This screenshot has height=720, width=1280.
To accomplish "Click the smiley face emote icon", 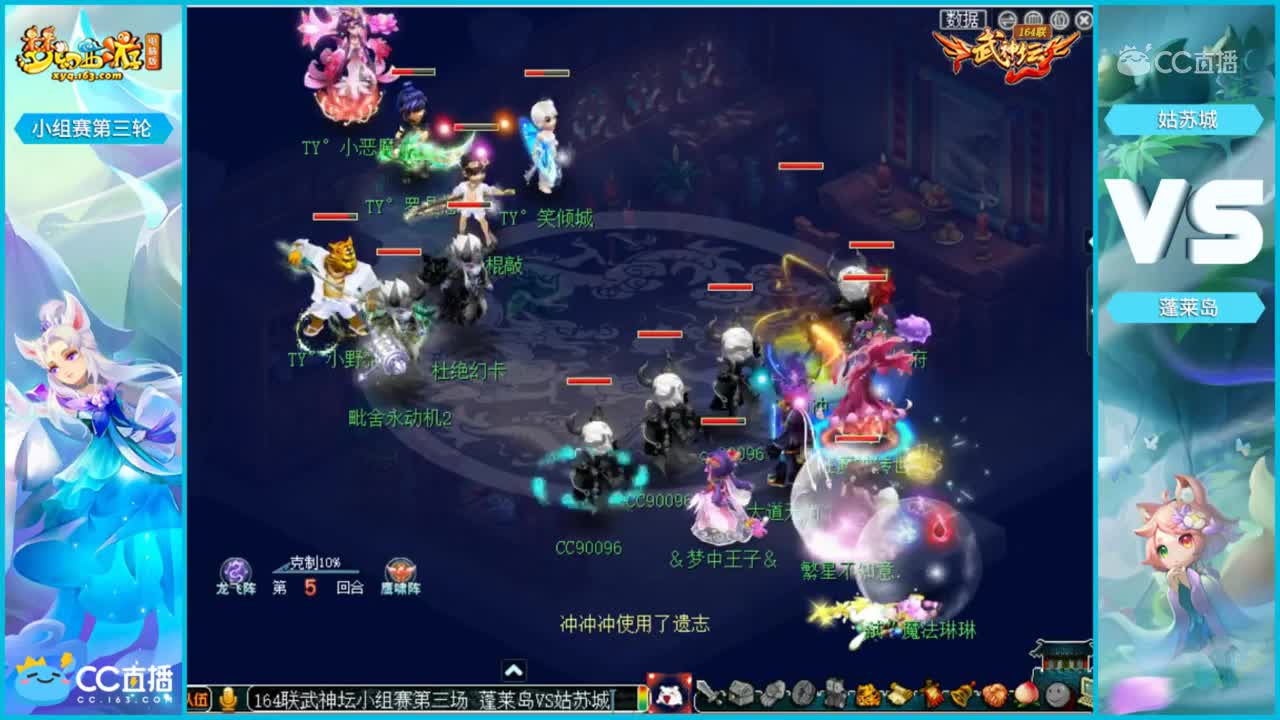I will pos(1058,693).
